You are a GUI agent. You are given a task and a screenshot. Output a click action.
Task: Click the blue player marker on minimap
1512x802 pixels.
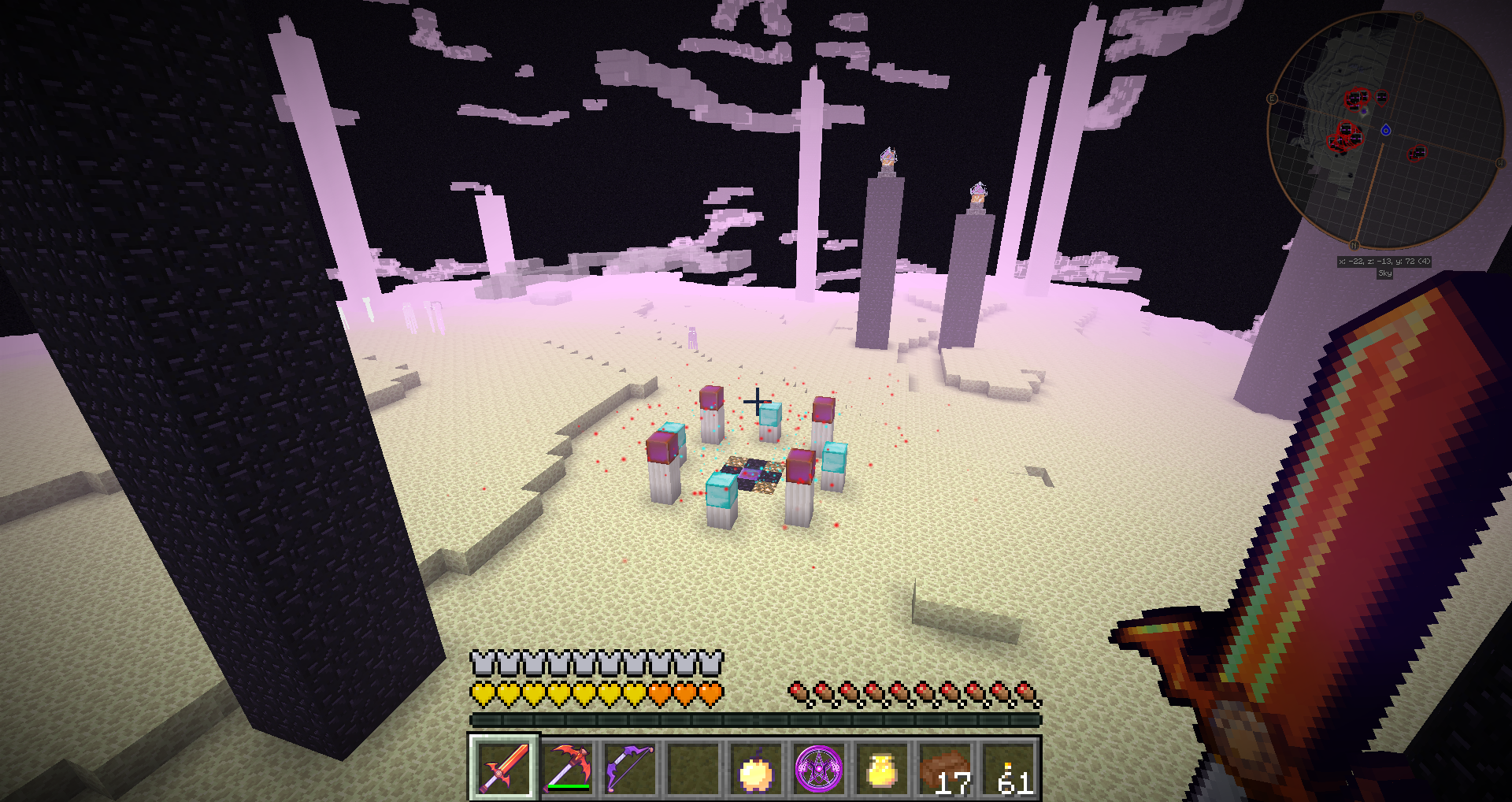(1386, 130)
